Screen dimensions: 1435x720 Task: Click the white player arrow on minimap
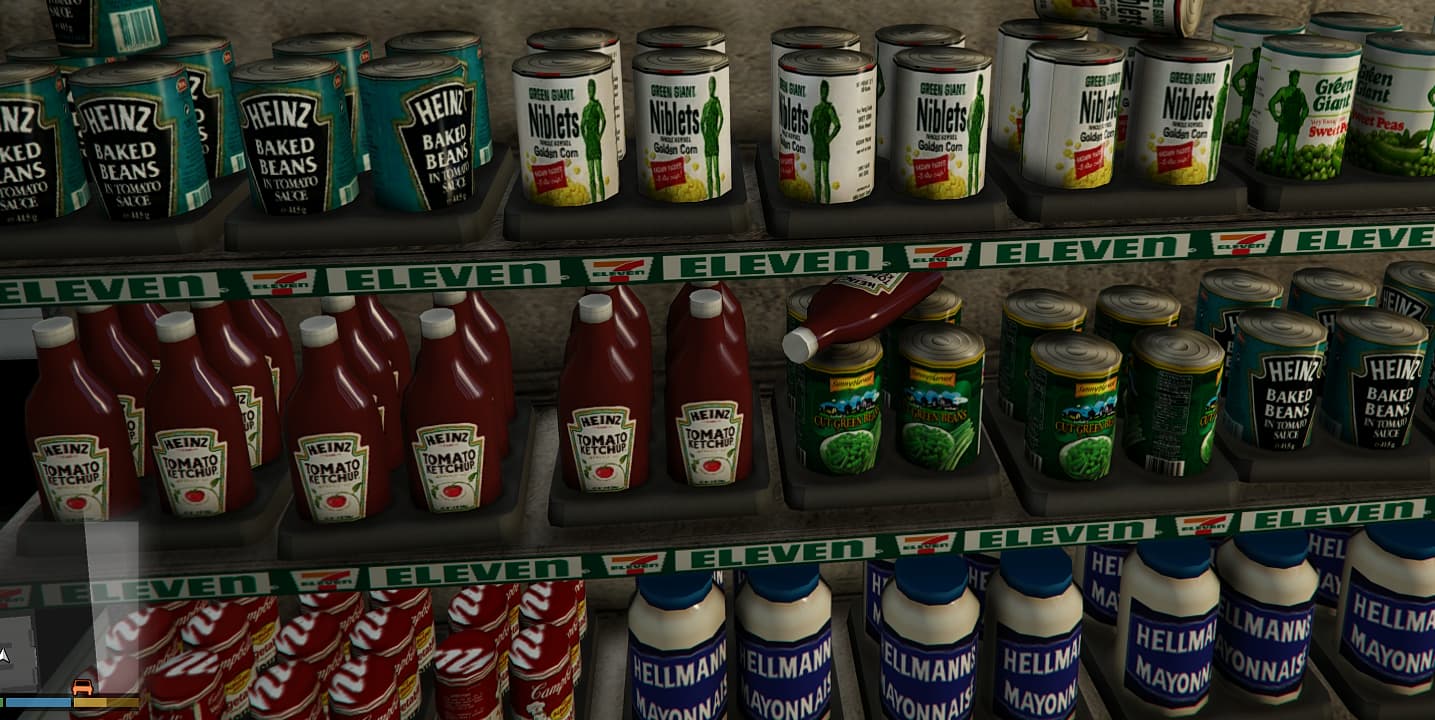pyautogui.click(x=4, y=655)
